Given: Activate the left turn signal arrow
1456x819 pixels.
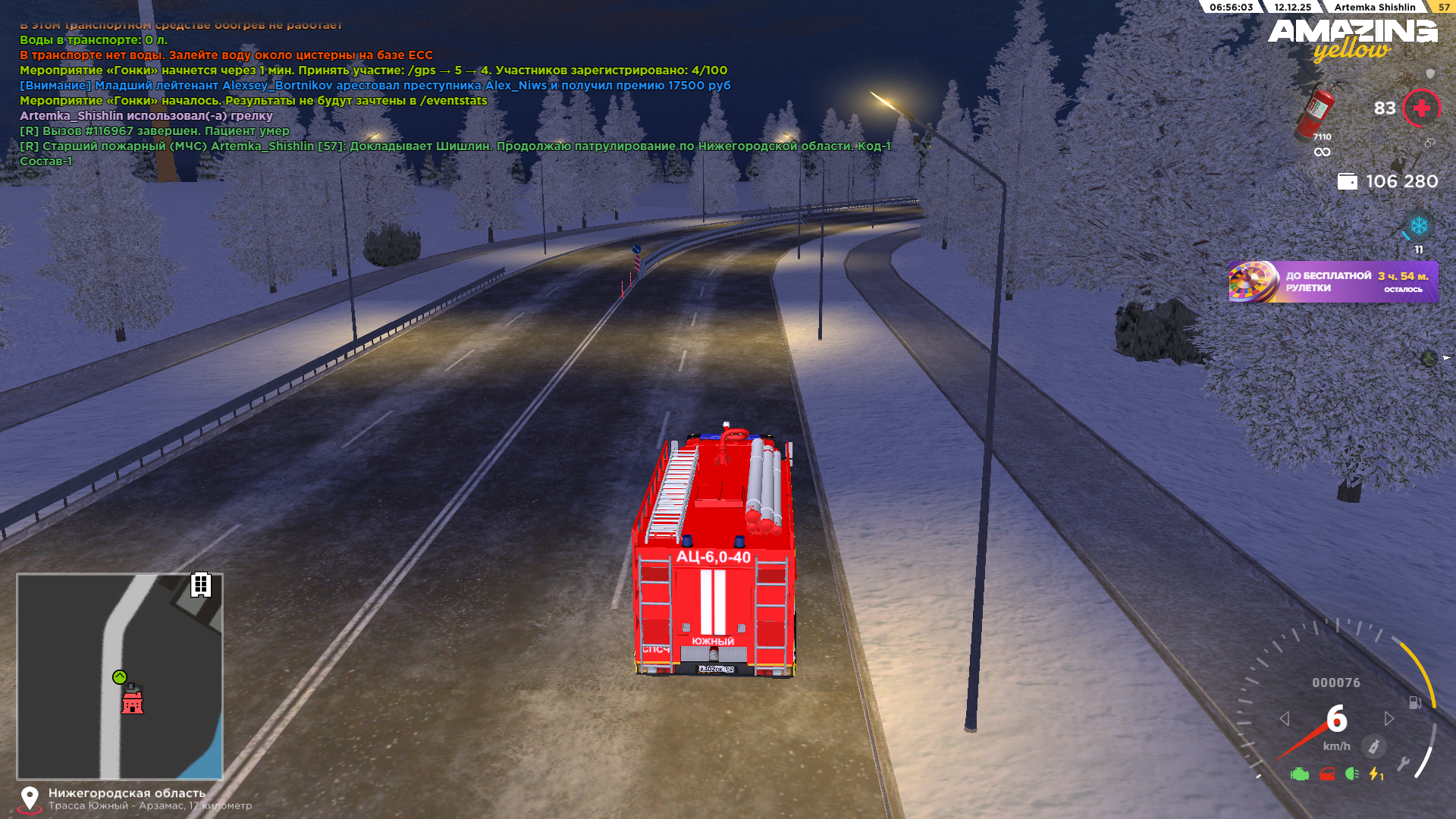Looking at the screenshot, I should coord(1285,718).
